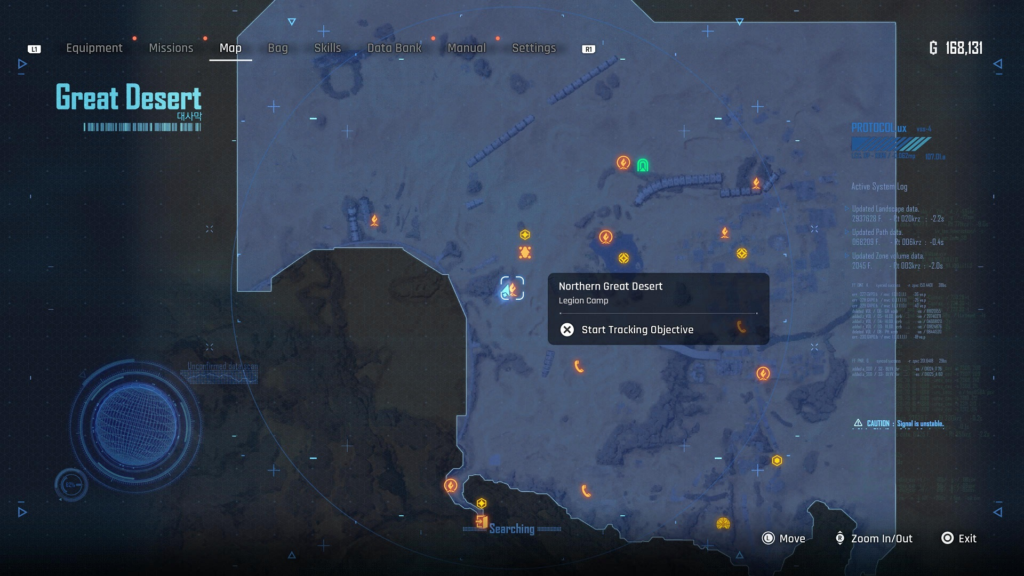
Task: Select the orange Searching mission marker
Action: coord(482,523)
